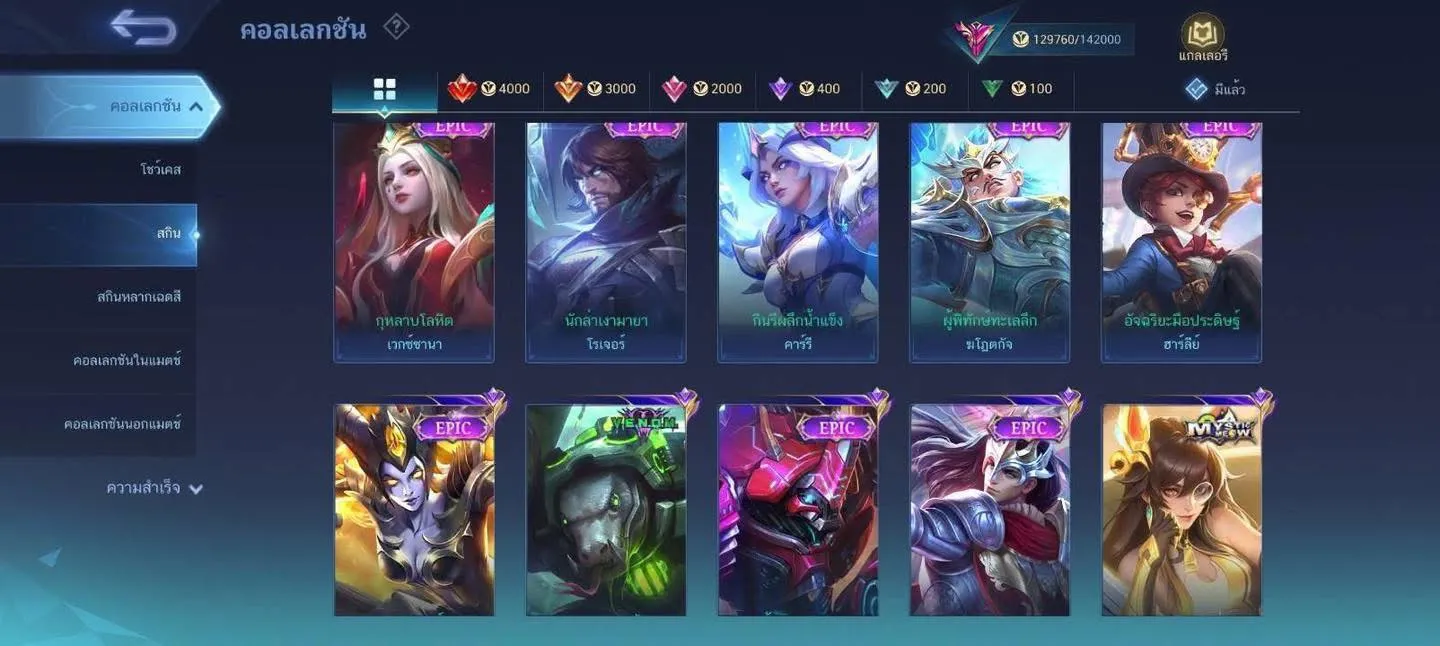Select the กุหลาบโลหิต Epic skin card
This screenshot has width=1440, height=646.
(414, 240)
